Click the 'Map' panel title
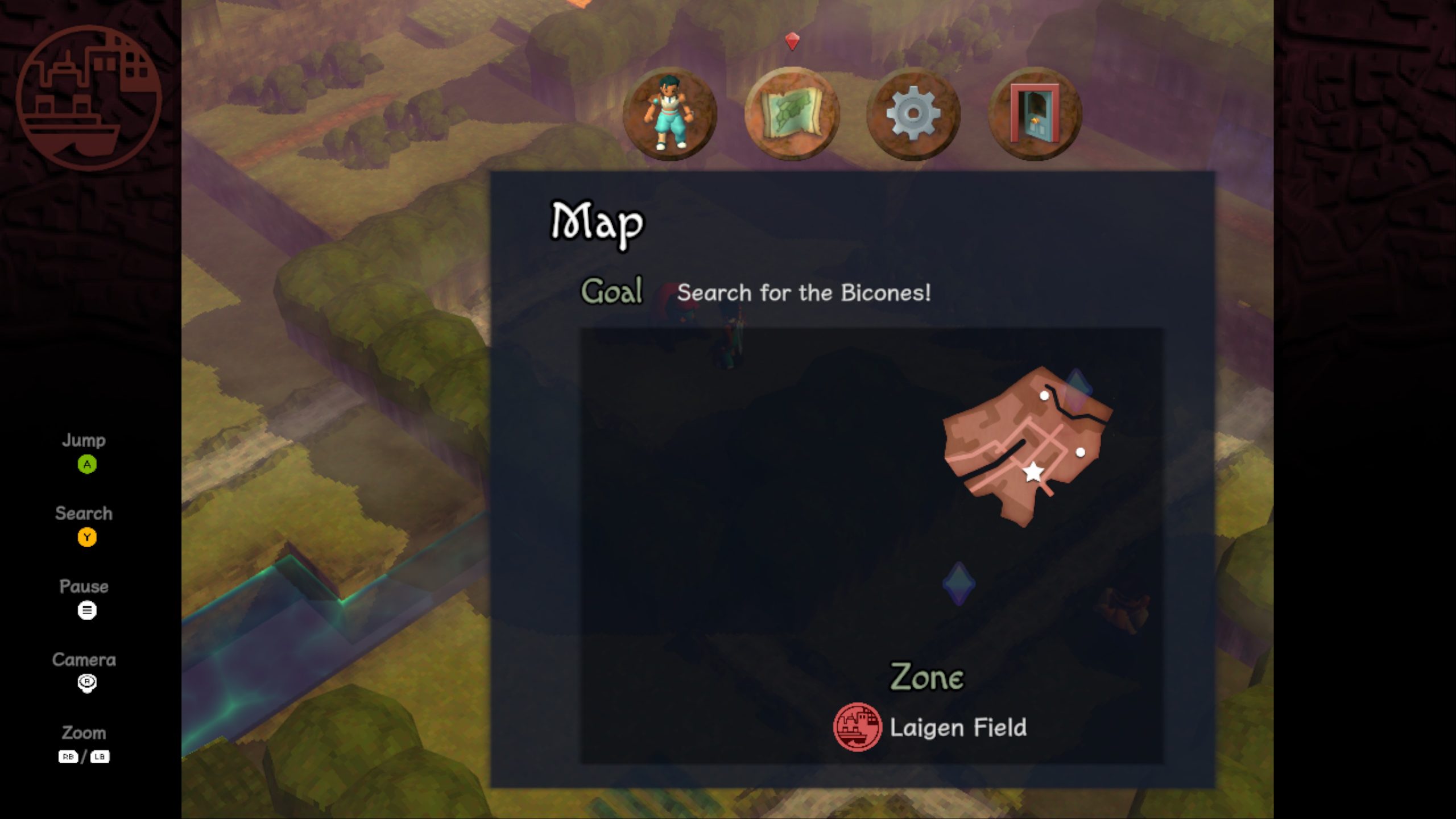This screenshot has width=1456, height=819. [x=595, y=225]
